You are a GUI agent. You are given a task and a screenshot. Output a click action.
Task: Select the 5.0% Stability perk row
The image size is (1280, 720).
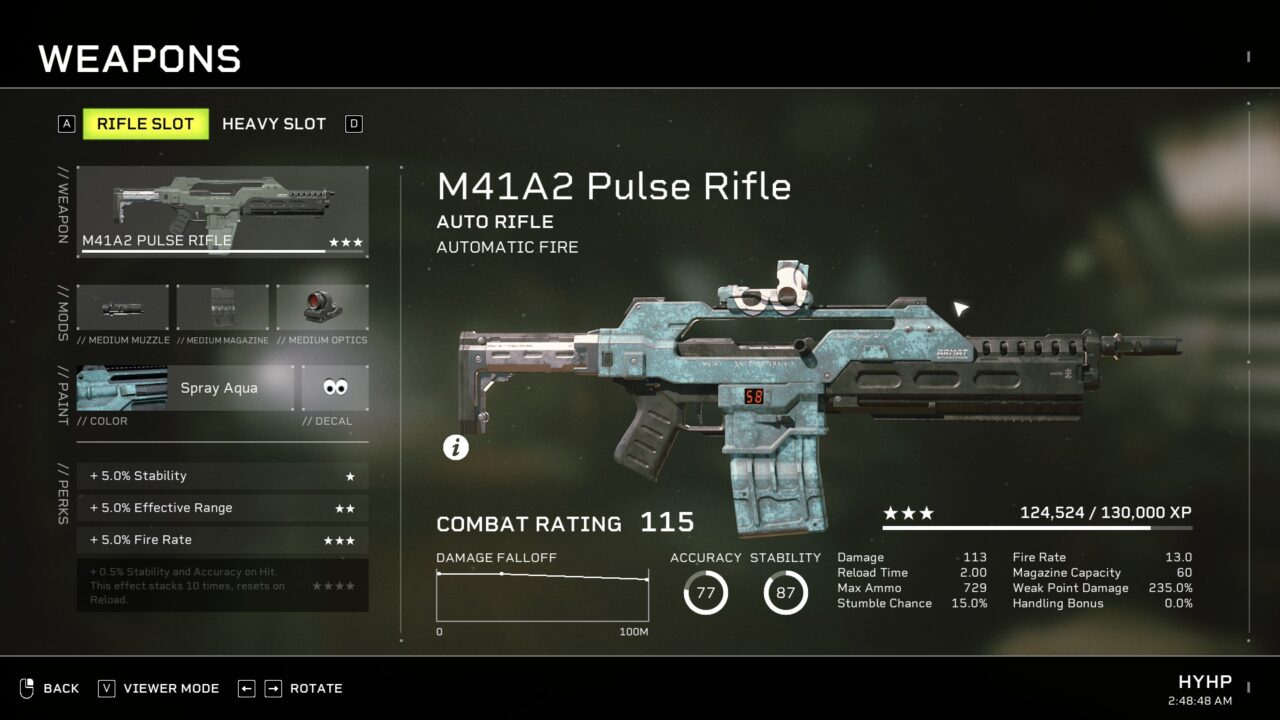[x=222, y=476]
